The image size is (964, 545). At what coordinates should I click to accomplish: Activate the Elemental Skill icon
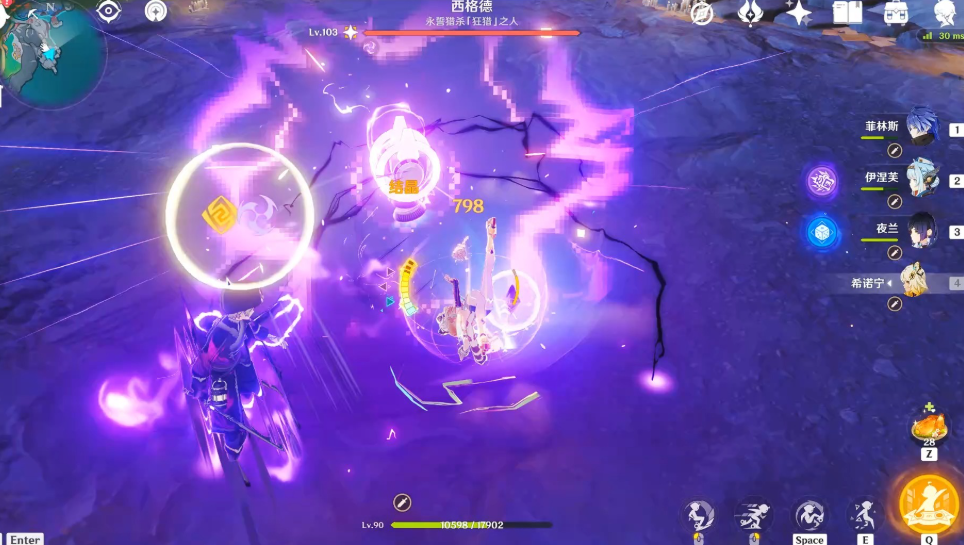pos(860,516)
